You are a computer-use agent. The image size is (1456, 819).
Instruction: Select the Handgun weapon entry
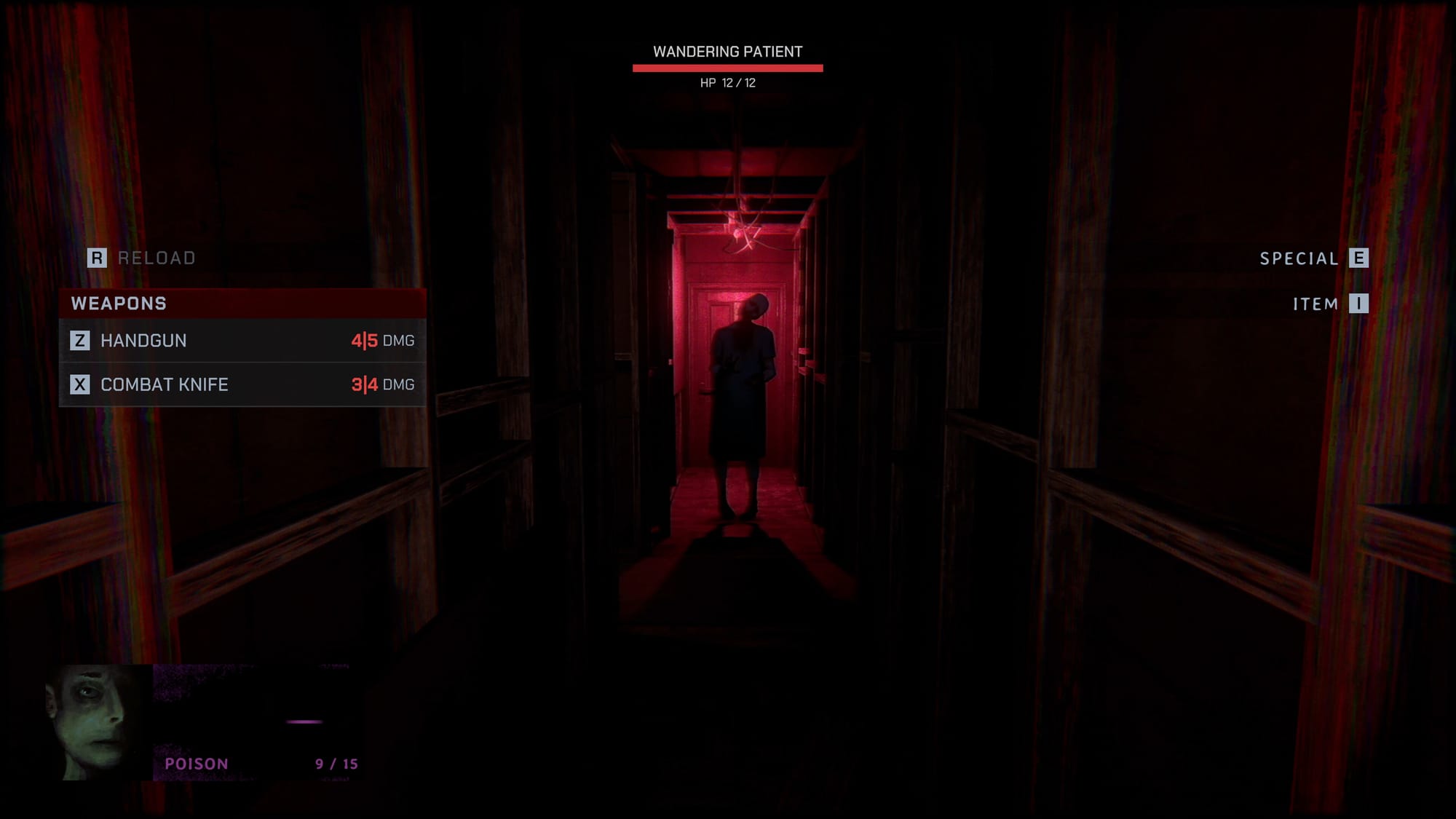pyautogui.click(x=143, y=340)
